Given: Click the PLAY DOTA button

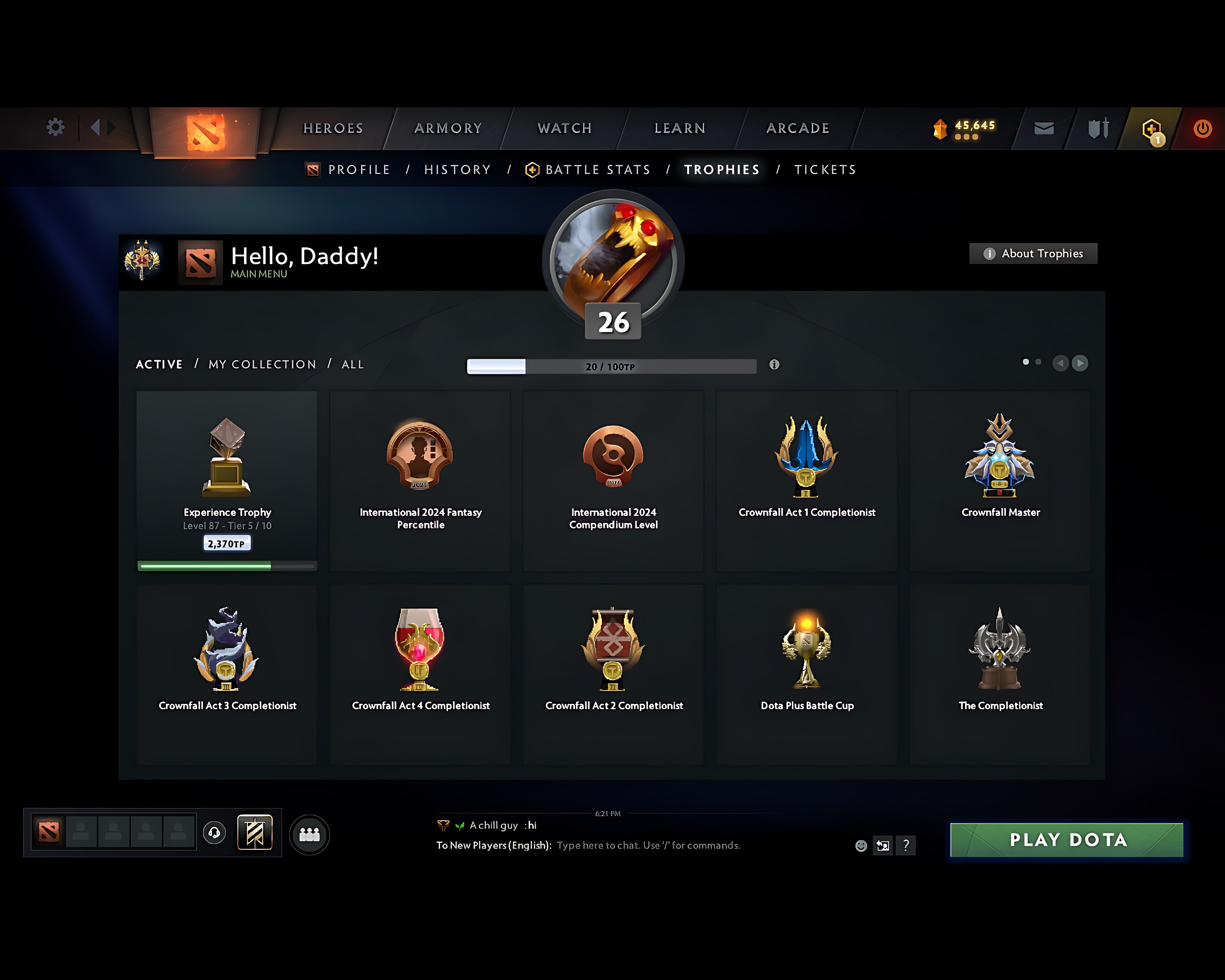Looking at the screenshot, I should (1067, 840).
